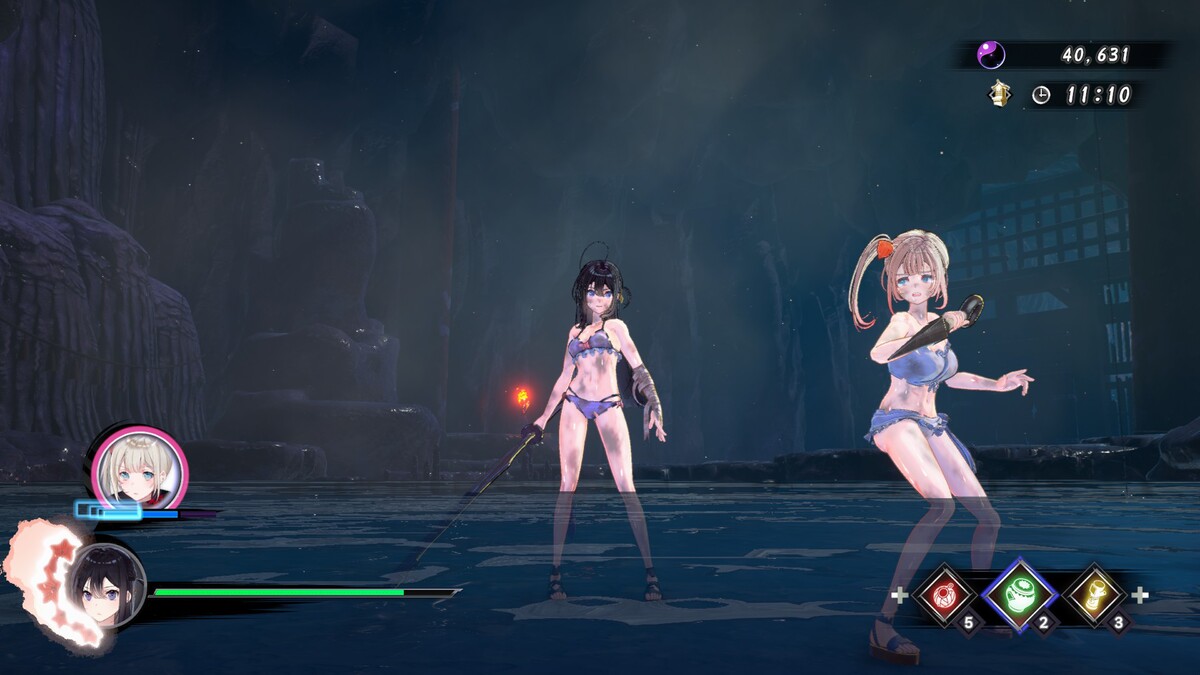1200x675 pixels.
Task: Click the plus sign left of the item slots
Action: 899,596
